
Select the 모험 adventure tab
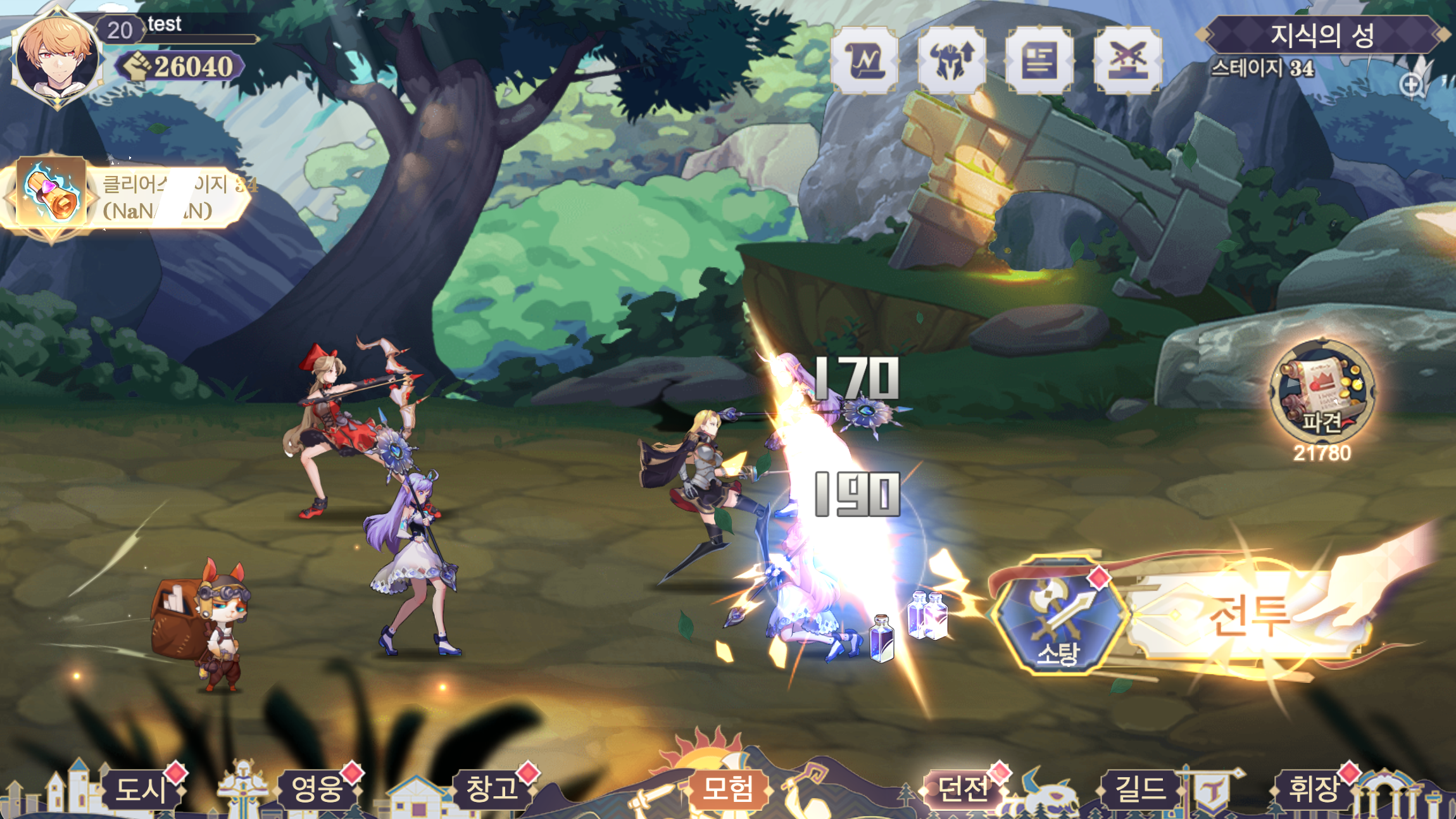(x=728, y=789)
